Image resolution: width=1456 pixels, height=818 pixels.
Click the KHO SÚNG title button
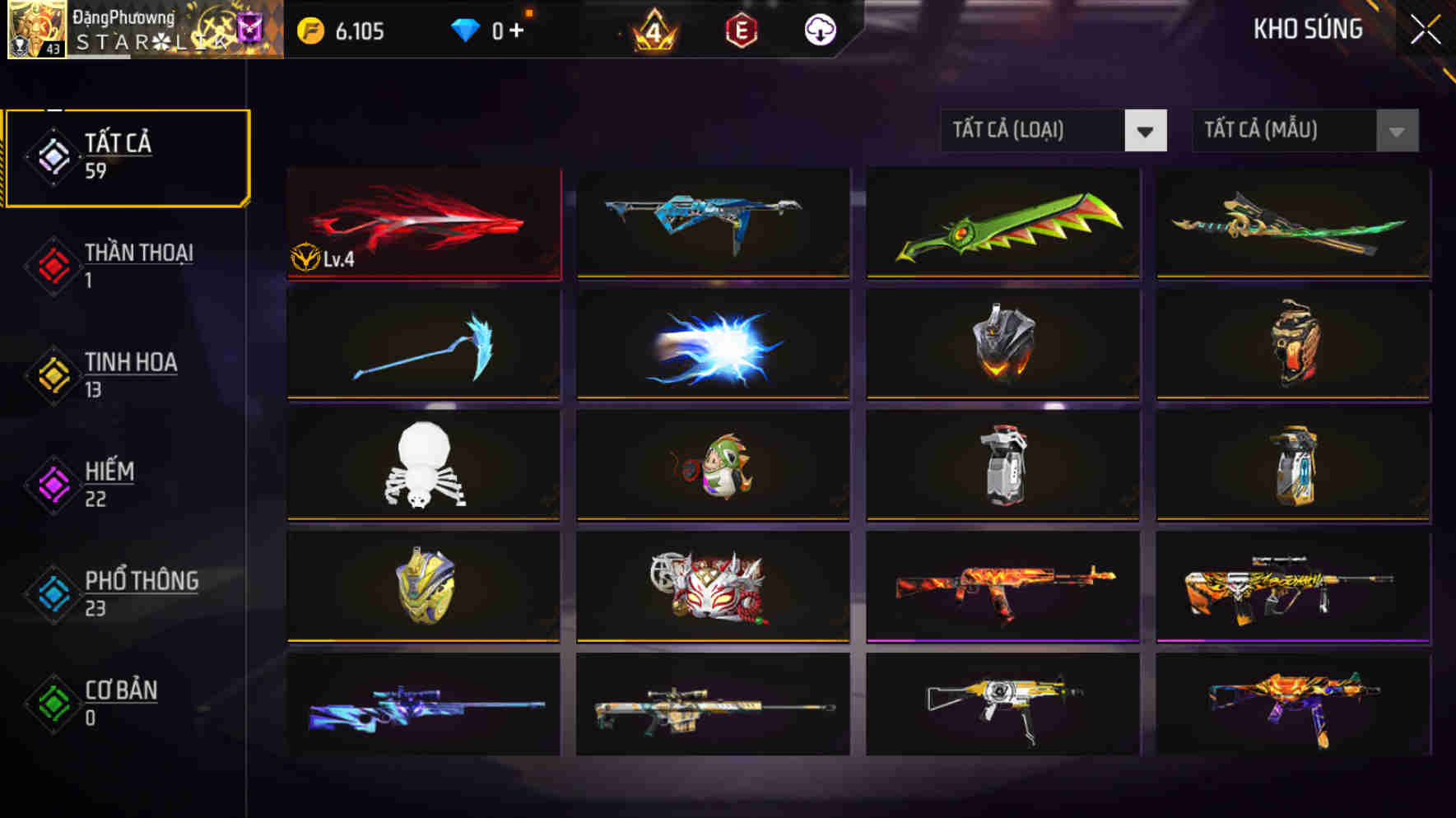(1307, 30)
